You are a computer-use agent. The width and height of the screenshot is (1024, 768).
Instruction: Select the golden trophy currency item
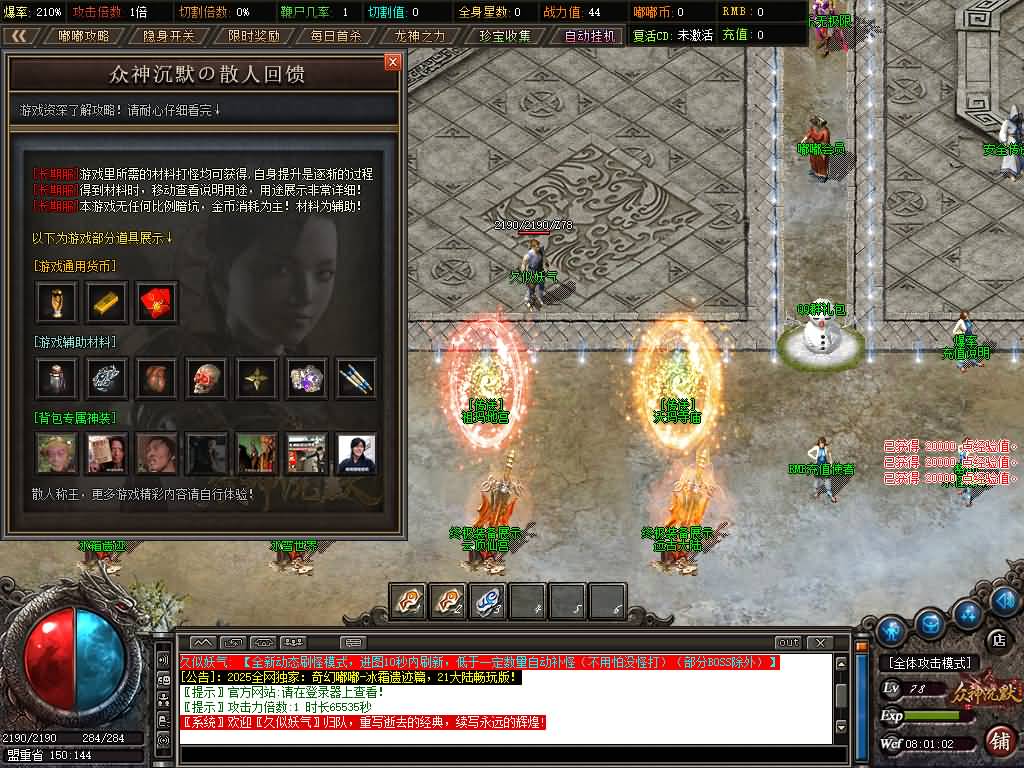point(56,301)
